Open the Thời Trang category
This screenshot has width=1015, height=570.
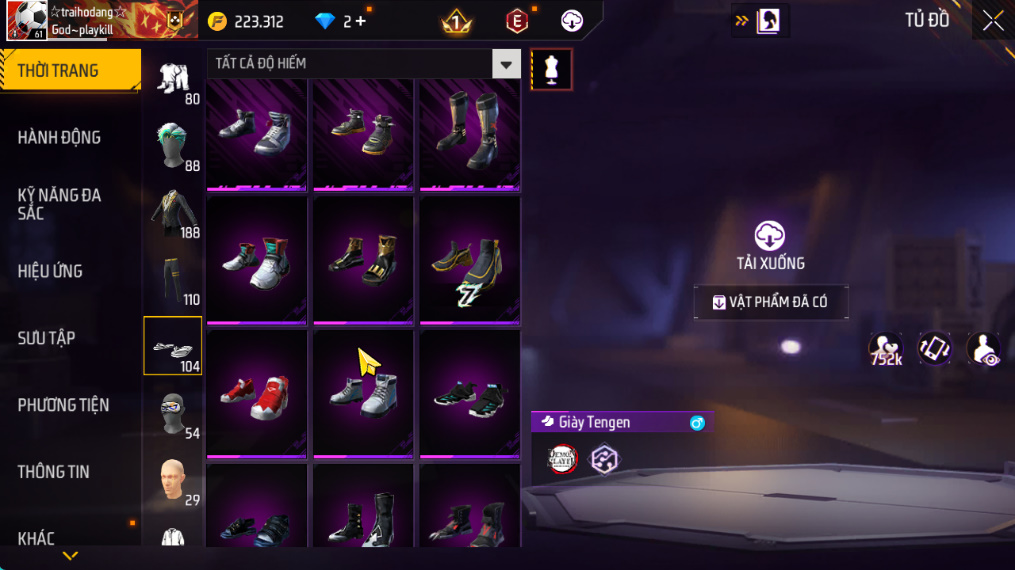pyautogui.click(x=70, y=71)
